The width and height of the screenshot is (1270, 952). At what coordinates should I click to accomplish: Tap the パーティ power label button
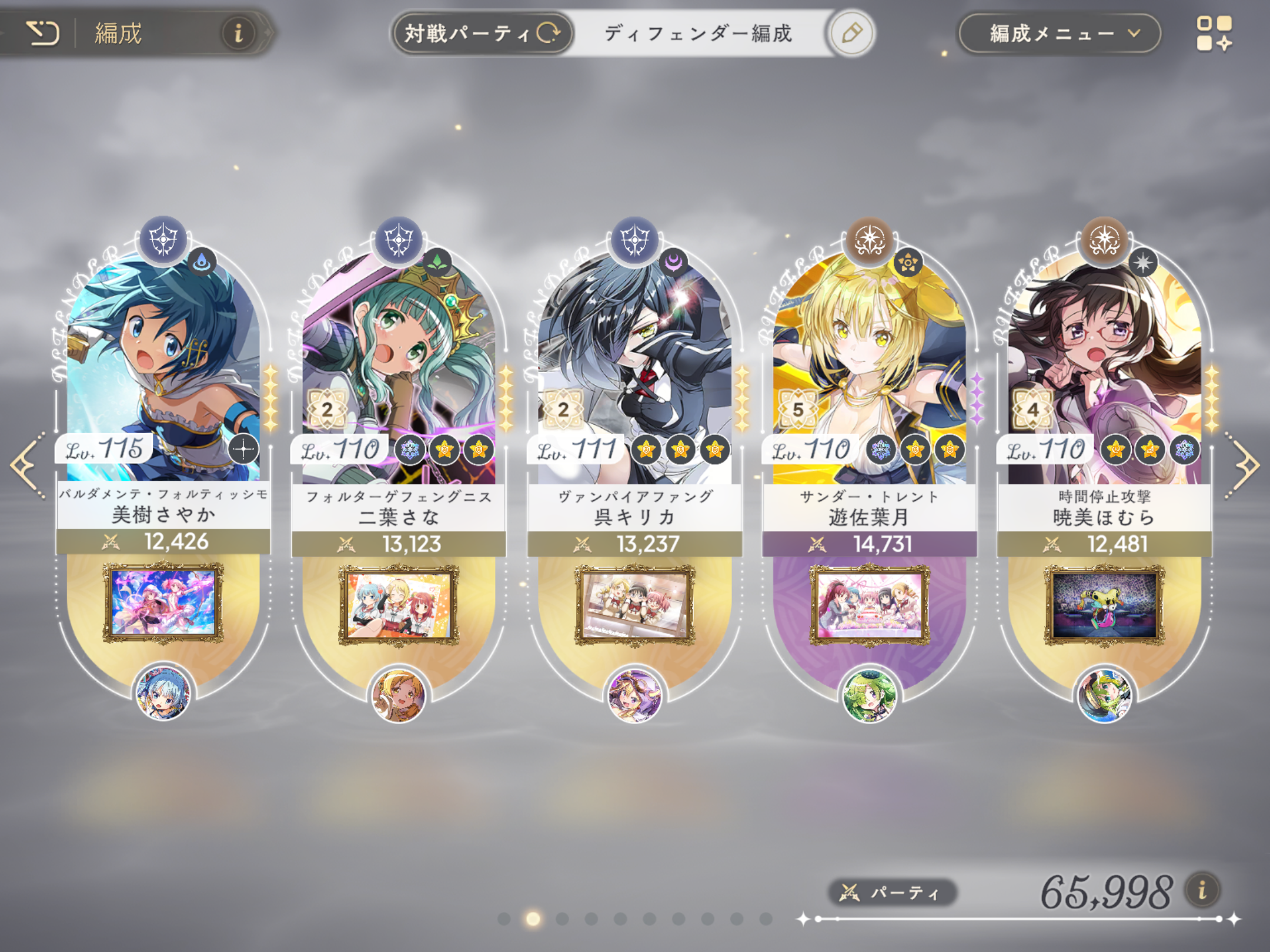pos(892,893)
